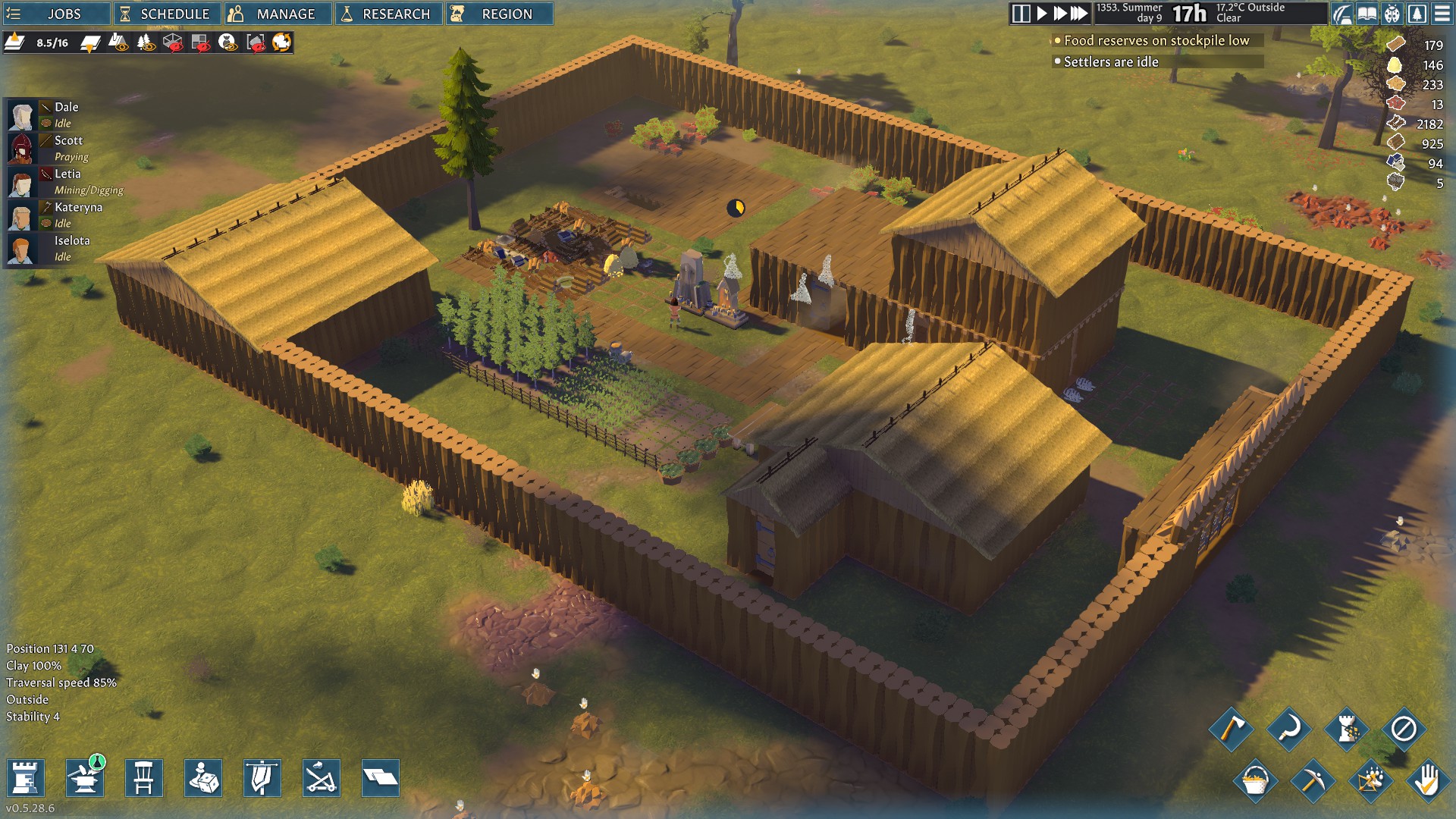Screen dimensions: 1456x819
Task: Open the Schedule panel
Action: 167,14
